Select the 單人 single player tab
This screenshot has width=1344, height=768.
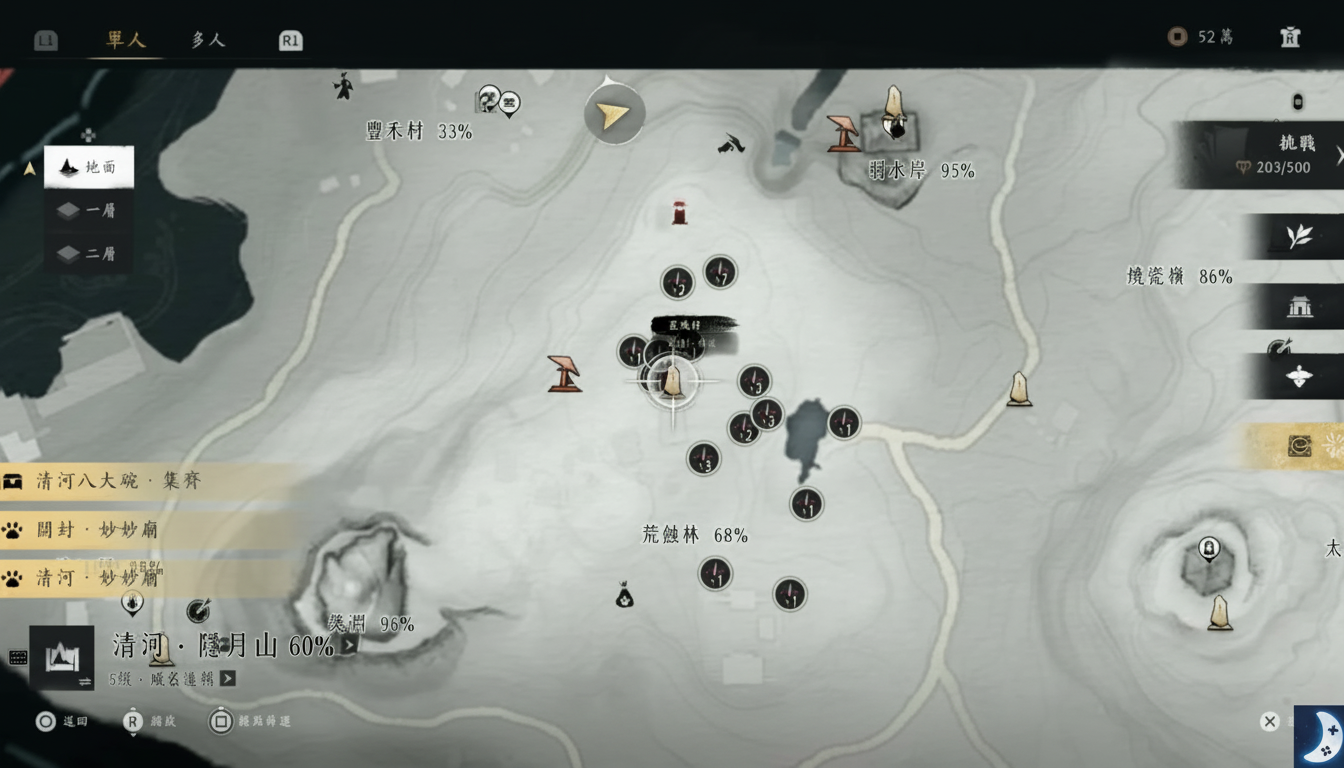click(x=123, y=41)
